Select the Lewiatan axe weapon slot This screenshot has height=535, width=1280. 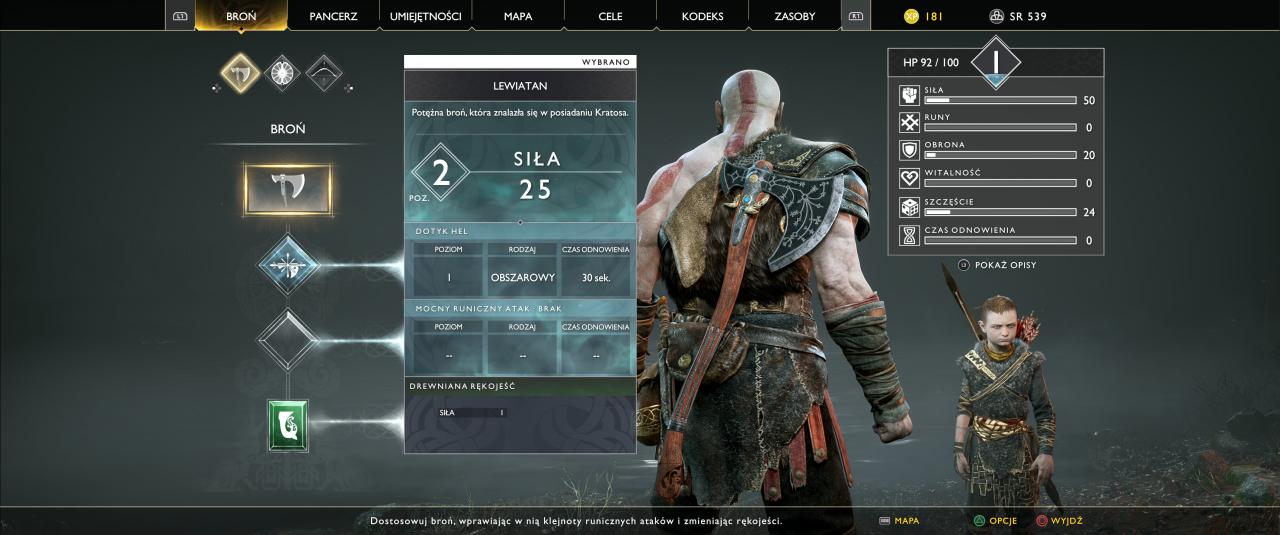coord(288,189)
